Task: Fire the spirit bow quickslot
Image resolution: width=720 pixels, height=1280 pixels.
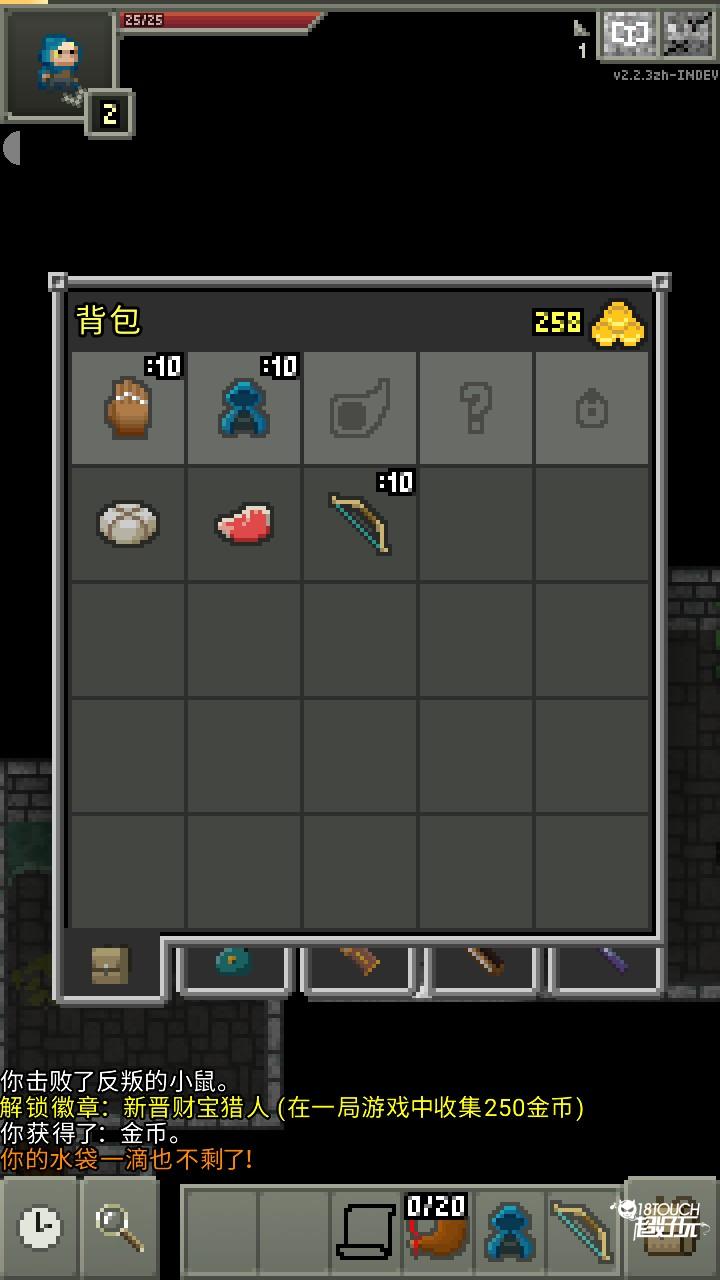Action: 581,1226
